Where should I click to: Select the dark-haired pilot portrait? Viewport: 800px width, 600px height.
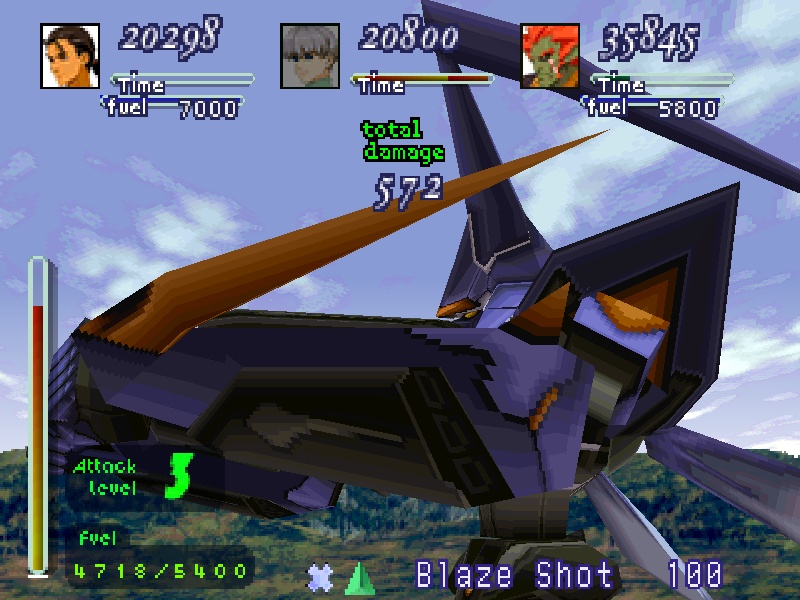(x=69, y=54)
